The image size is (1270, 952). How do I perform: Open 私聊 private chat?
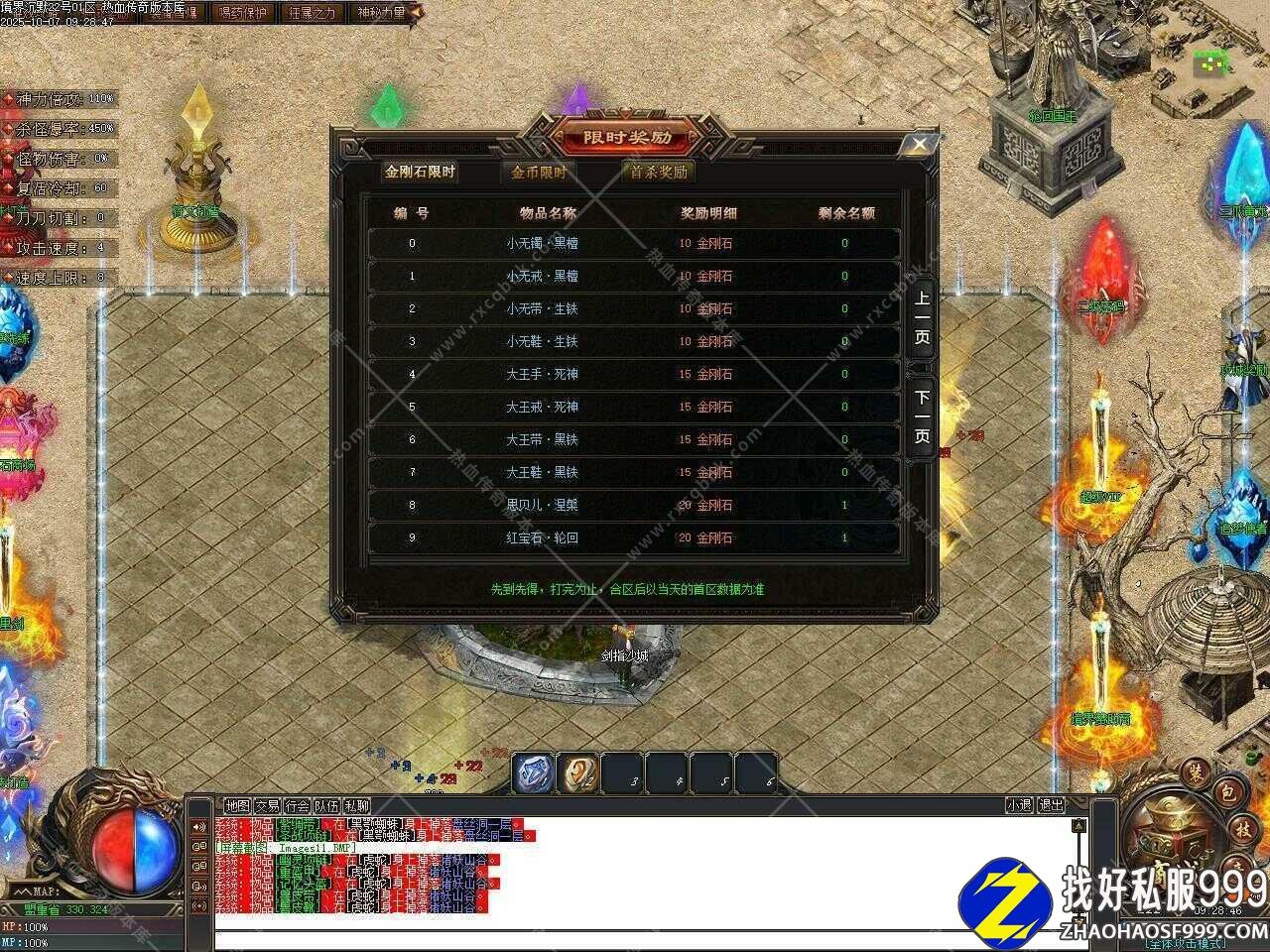[x=356, y=806]
